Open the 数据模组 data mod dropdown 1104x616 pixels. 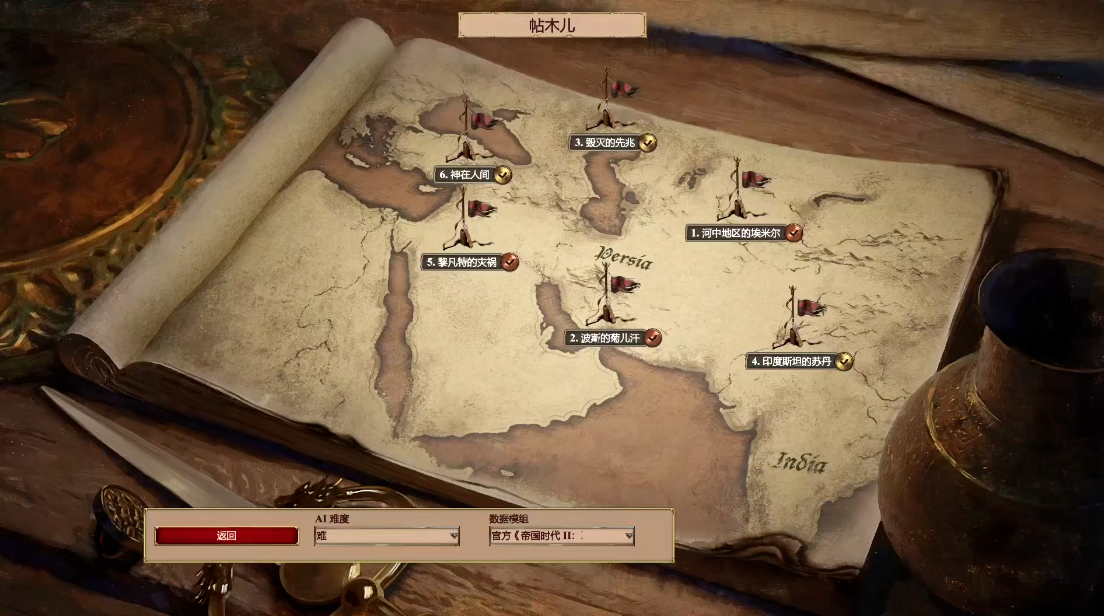tap(561, 536)
